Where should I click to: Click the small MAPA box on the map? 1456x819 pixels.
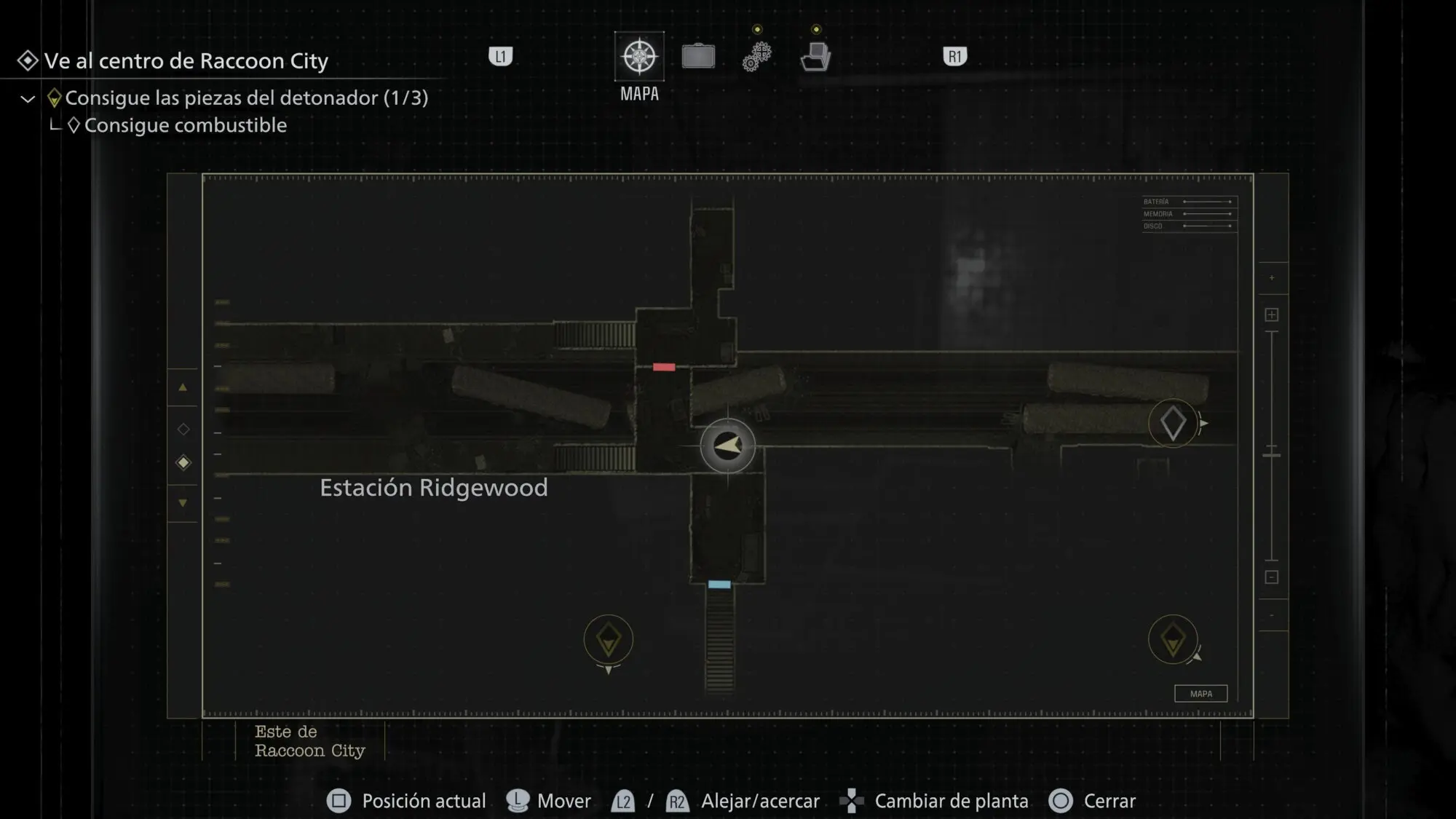click(x=1200, y=694)
